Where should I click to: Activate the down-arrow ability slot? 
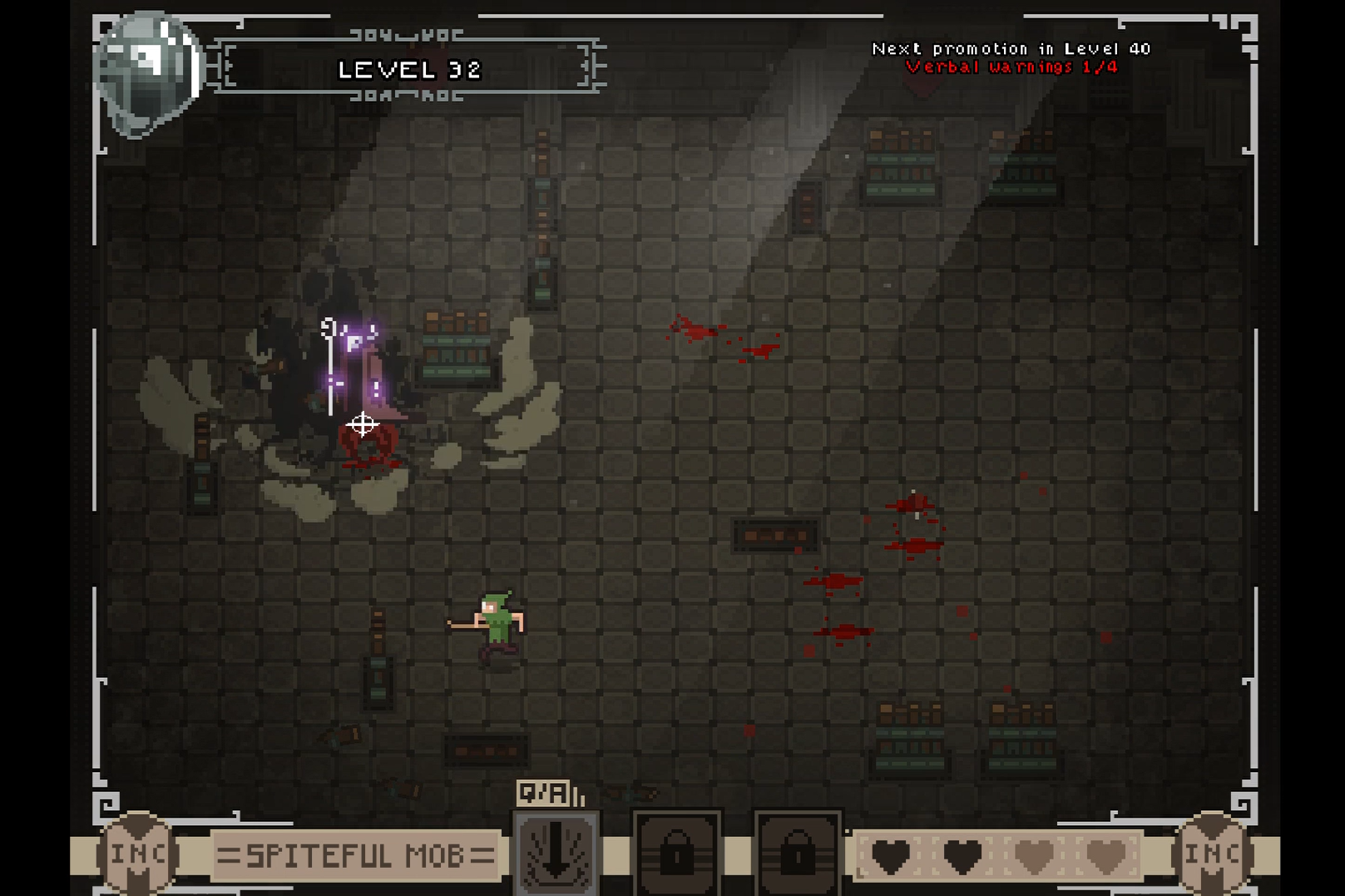coord(556,854)
